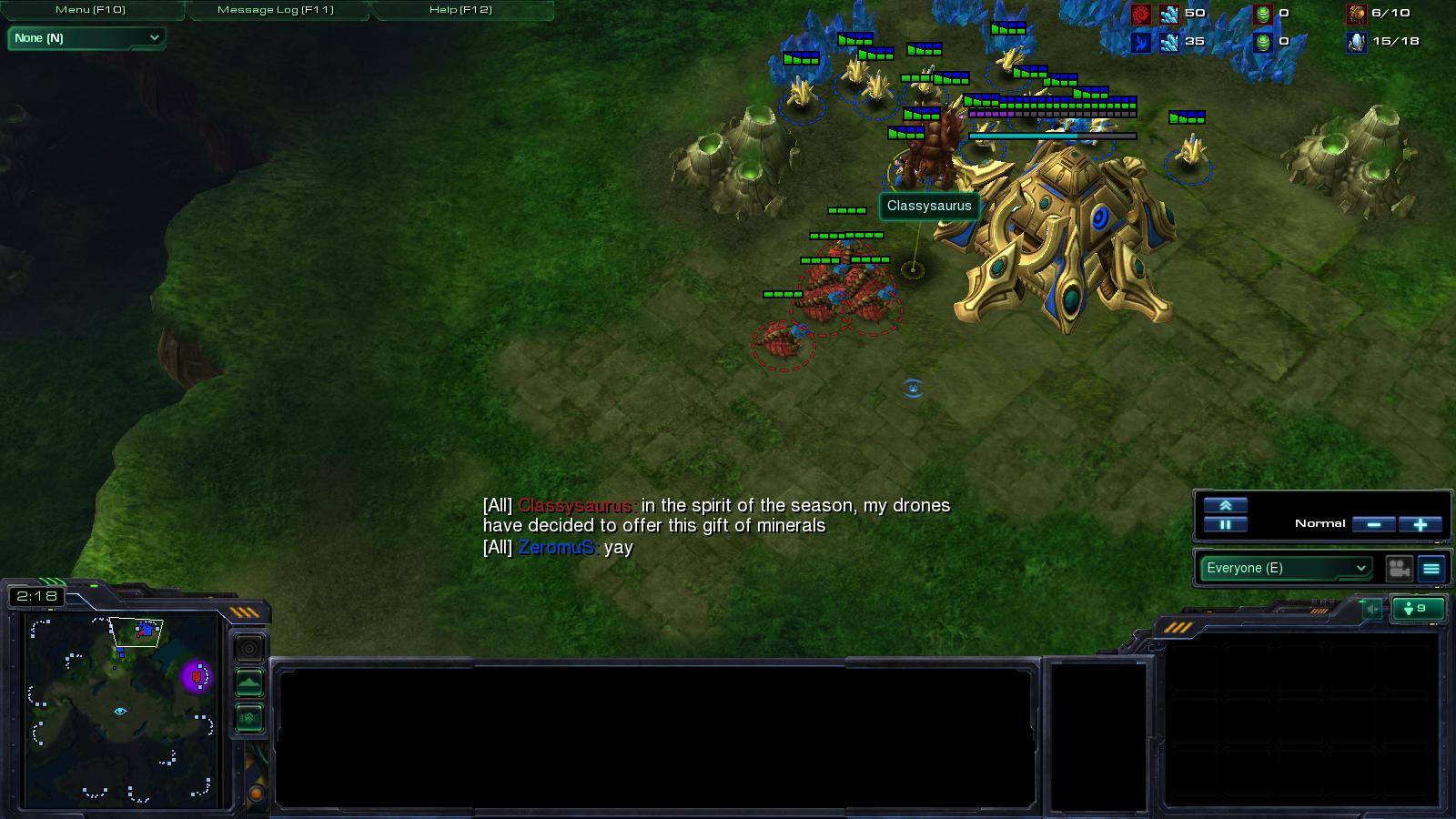1456x819 pixels.
Task: Collapse replay panel with double-arrow button
Action: (x=1225, y=505)
